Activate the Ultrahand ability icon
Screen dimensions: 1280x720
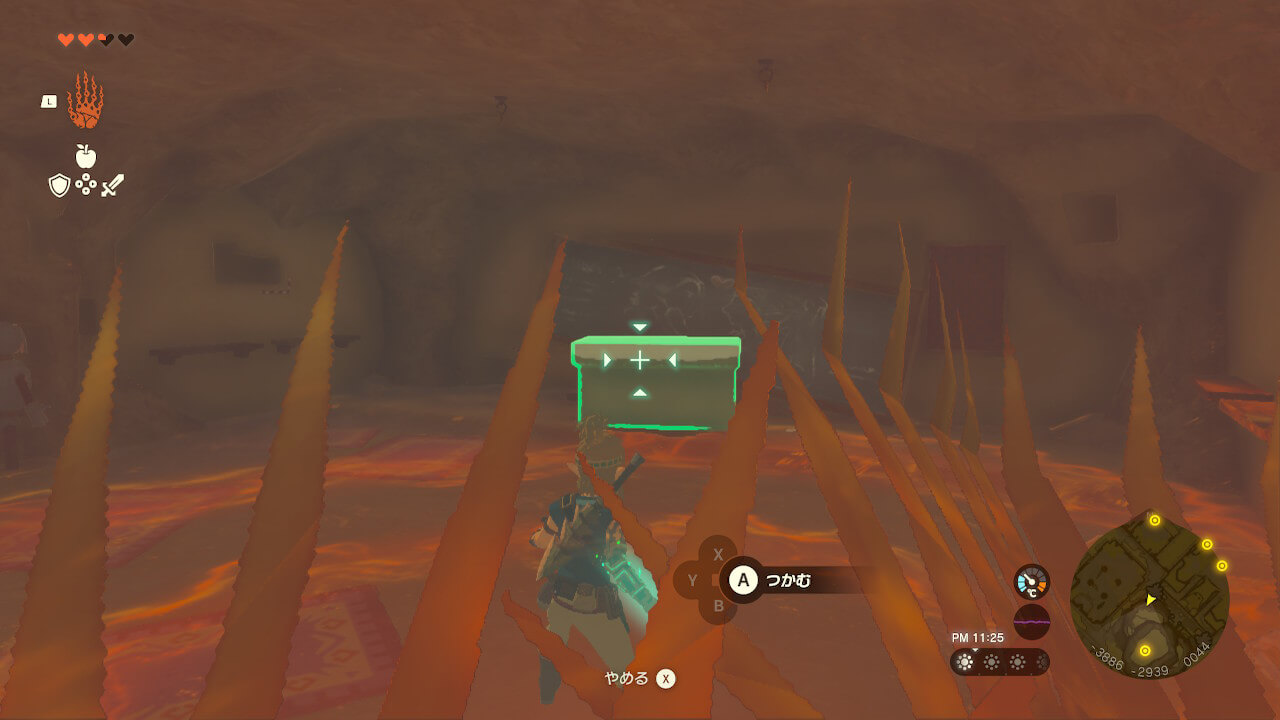(x=85, y=101)
